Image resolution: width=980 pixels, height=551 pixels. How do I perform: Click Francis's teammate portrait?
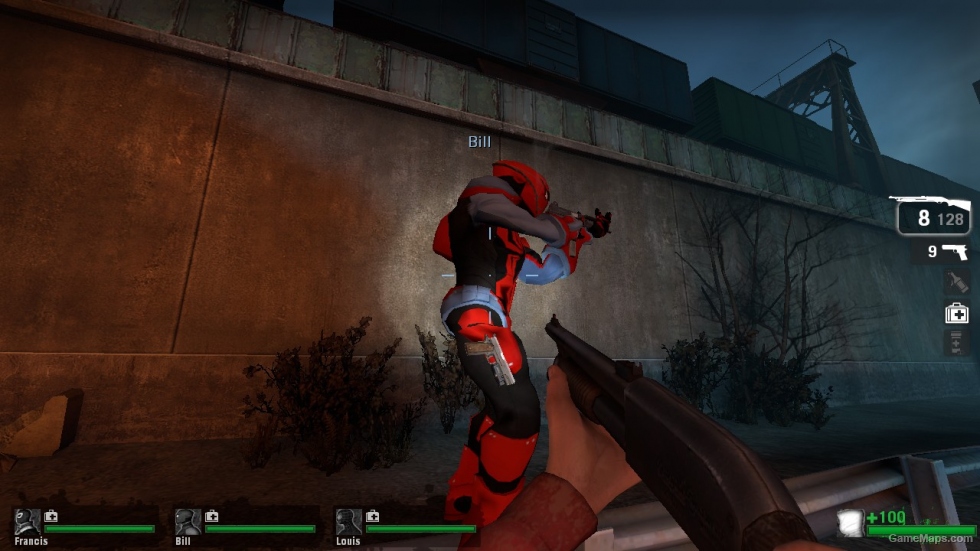28,521
